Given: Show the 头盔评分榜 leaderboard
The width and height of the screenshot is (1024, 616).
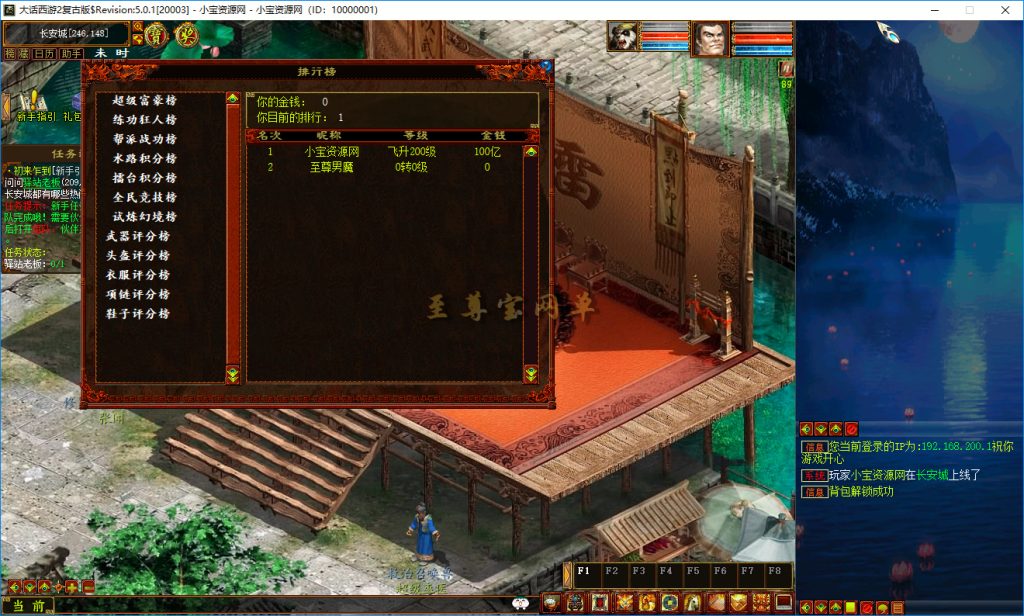Looking at the screenshot, I should pyautogui.click(x=138, y=255).
